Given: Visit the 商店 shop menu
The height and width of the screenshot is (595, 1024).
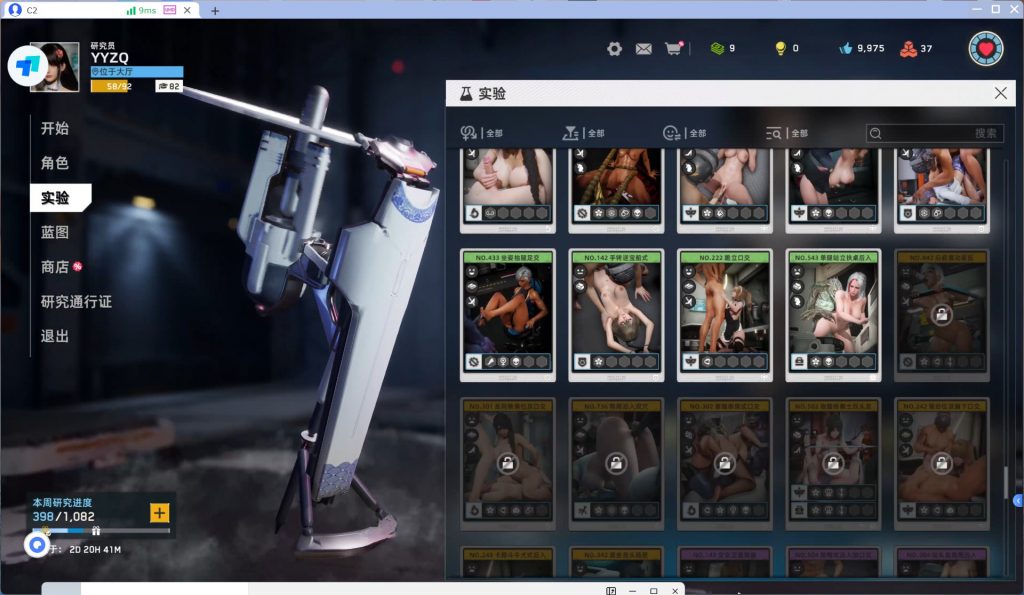Looking at the screenshot, I should pos(55,267).
